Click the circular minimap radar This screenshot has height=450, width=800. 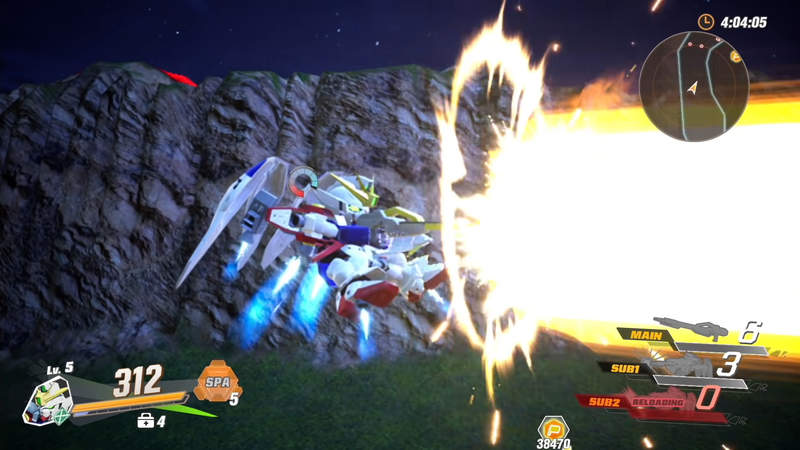[x=693, y=85]
